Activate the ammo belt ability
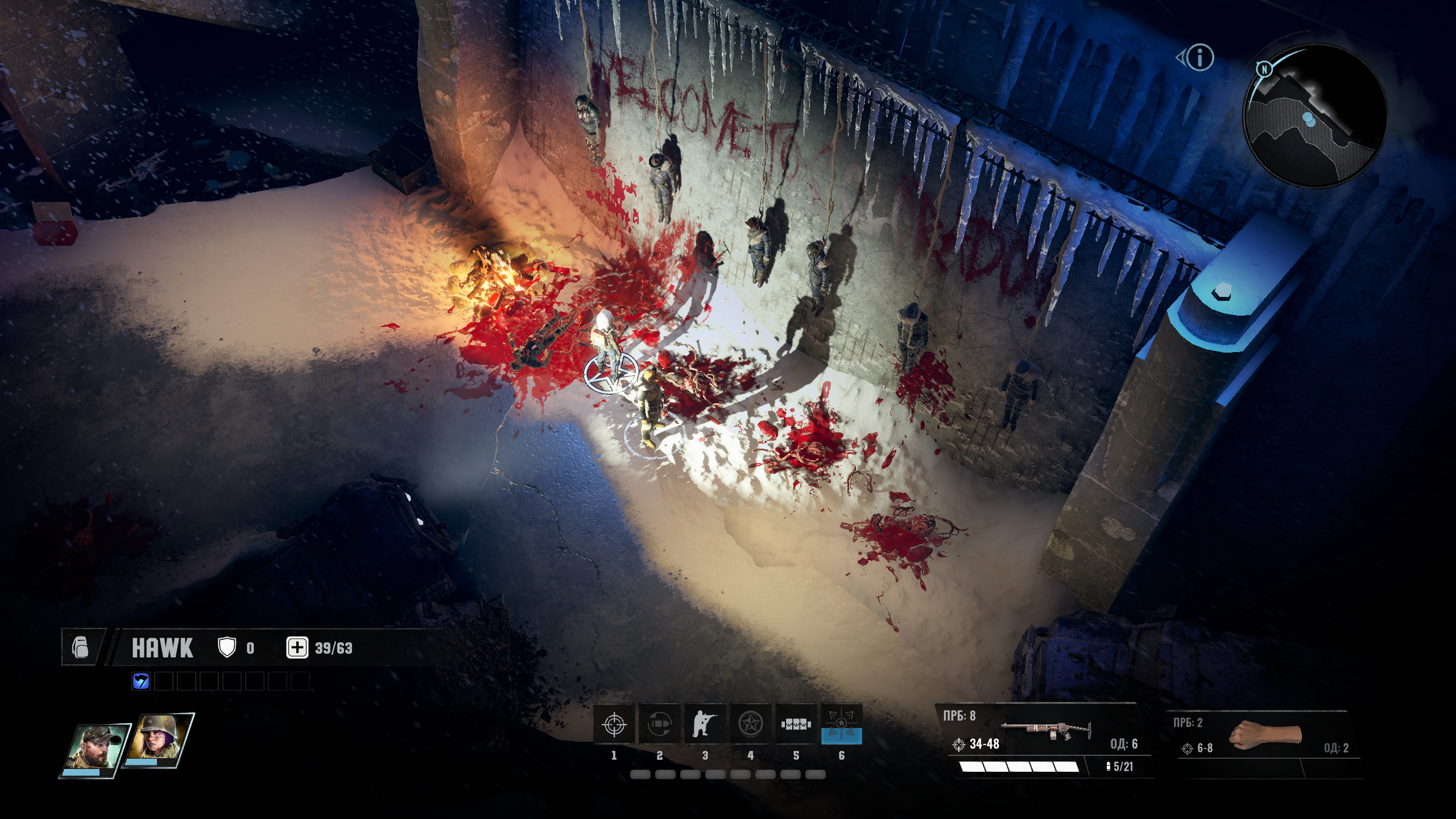 796,725
